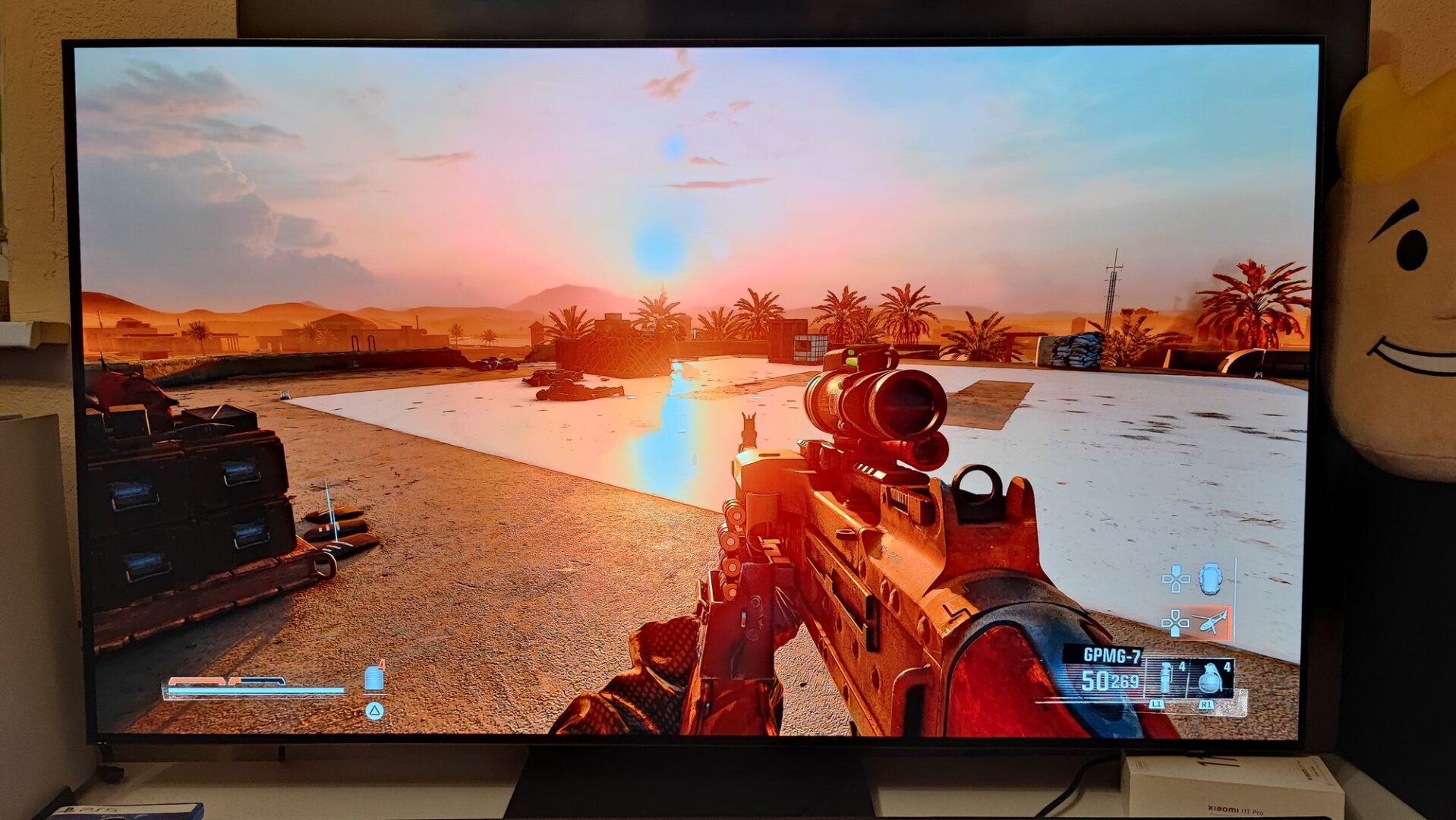The image size is (1456, 820).
Task: Click the L1 button badge
Action: (1158, 704)
